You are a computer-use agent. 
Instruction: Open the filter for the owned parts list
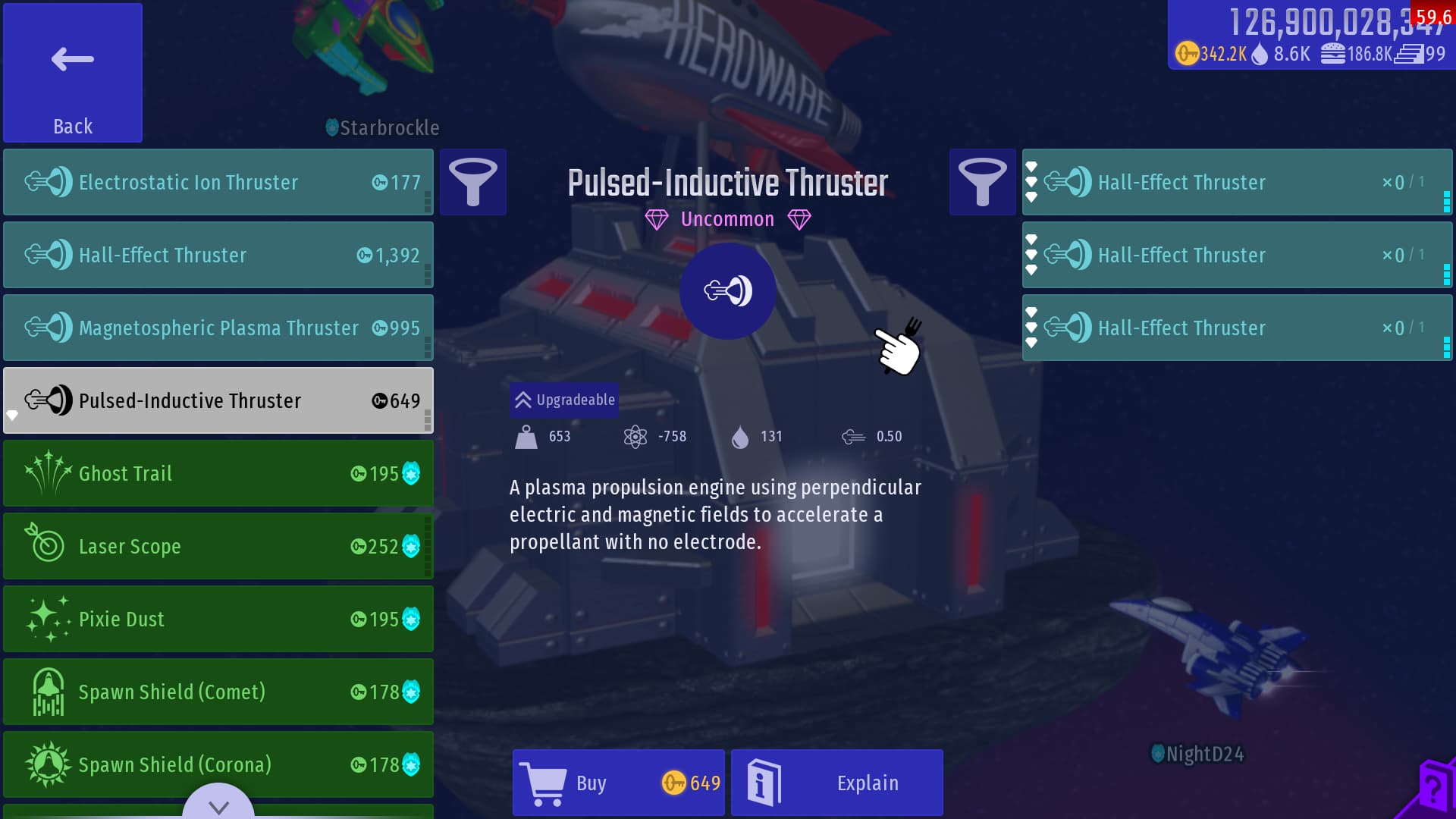pos(982,182)
